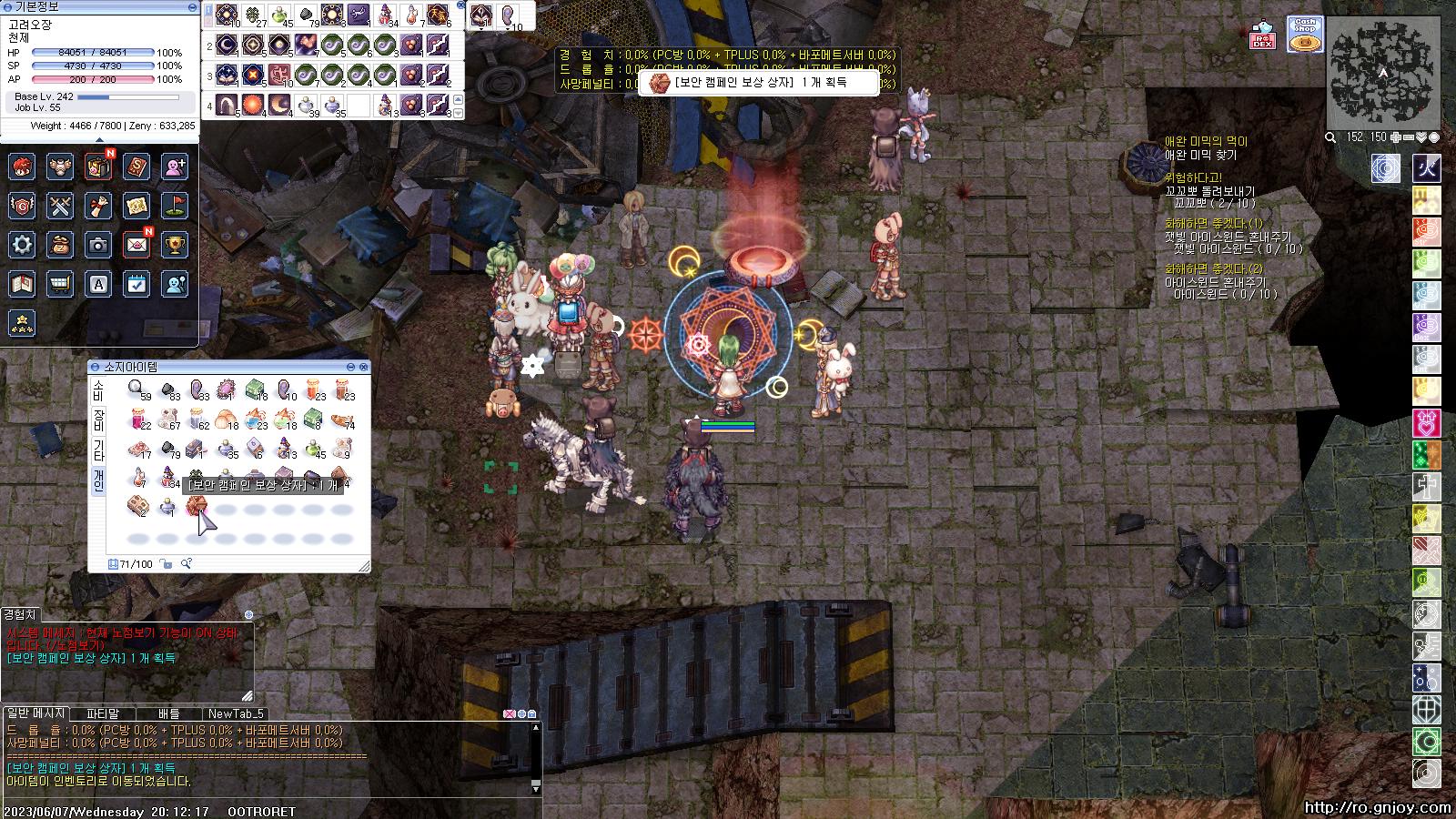Open the RODEX mail button
1456x819 pixels.
(x=1262, y=35)
